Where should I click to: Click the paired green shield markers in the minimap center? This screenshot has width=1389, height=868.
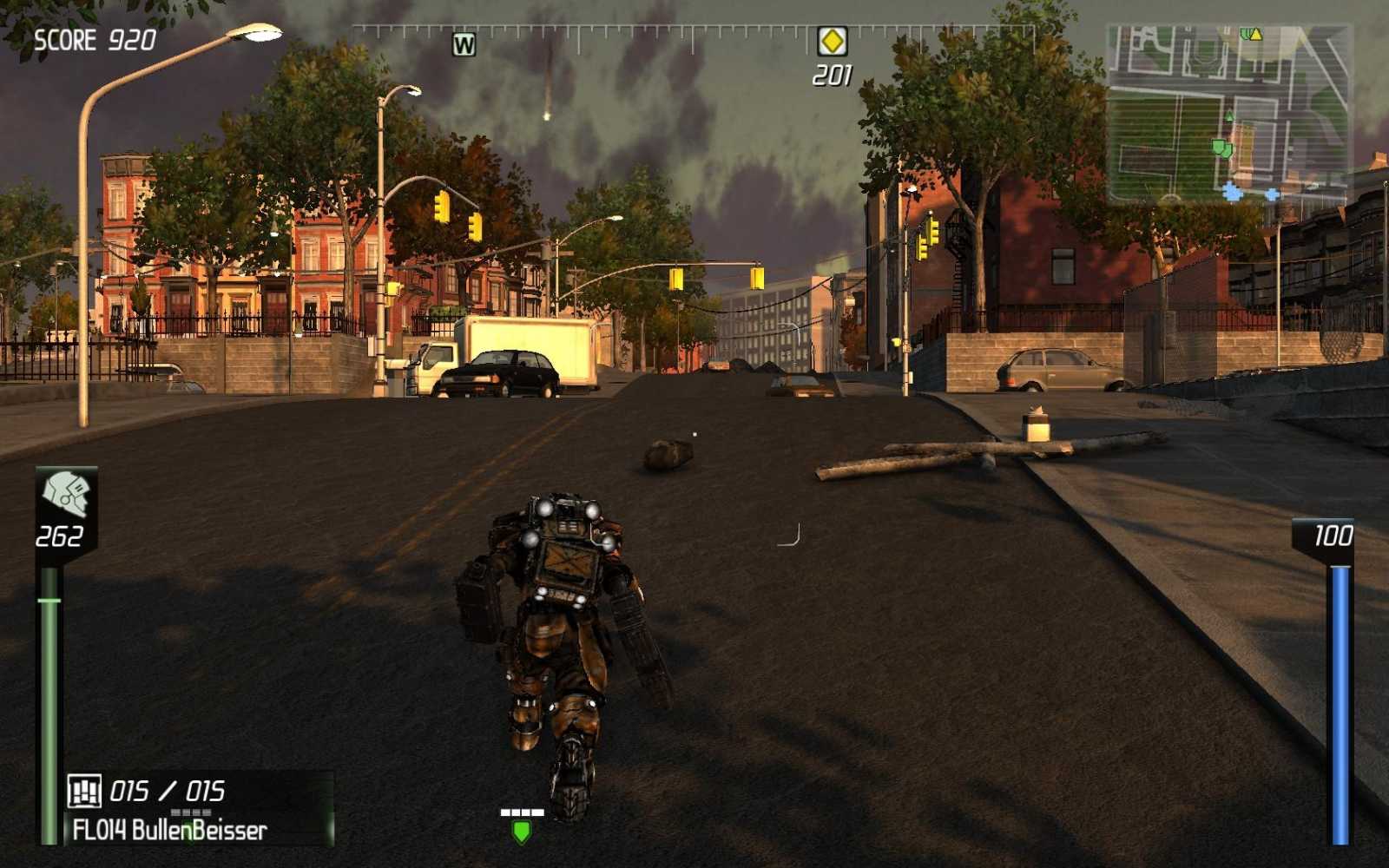(x=1221, y=148)
